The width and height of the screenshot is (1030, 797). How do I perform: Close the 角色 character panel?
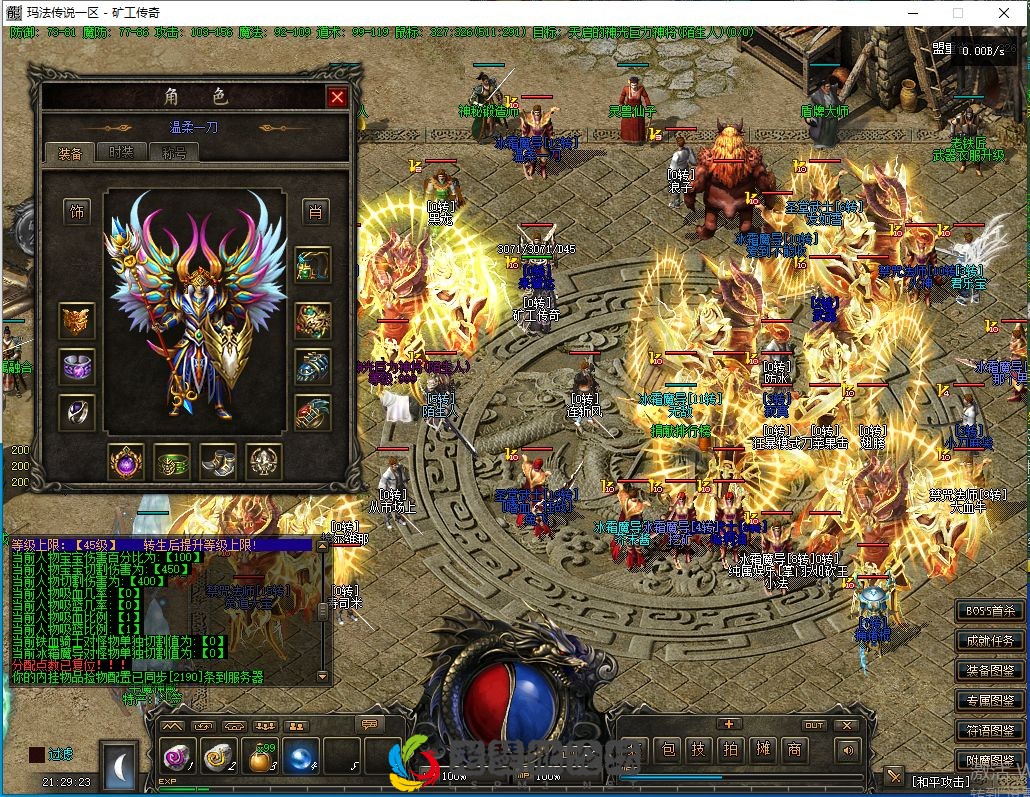[x=338, y=97]
